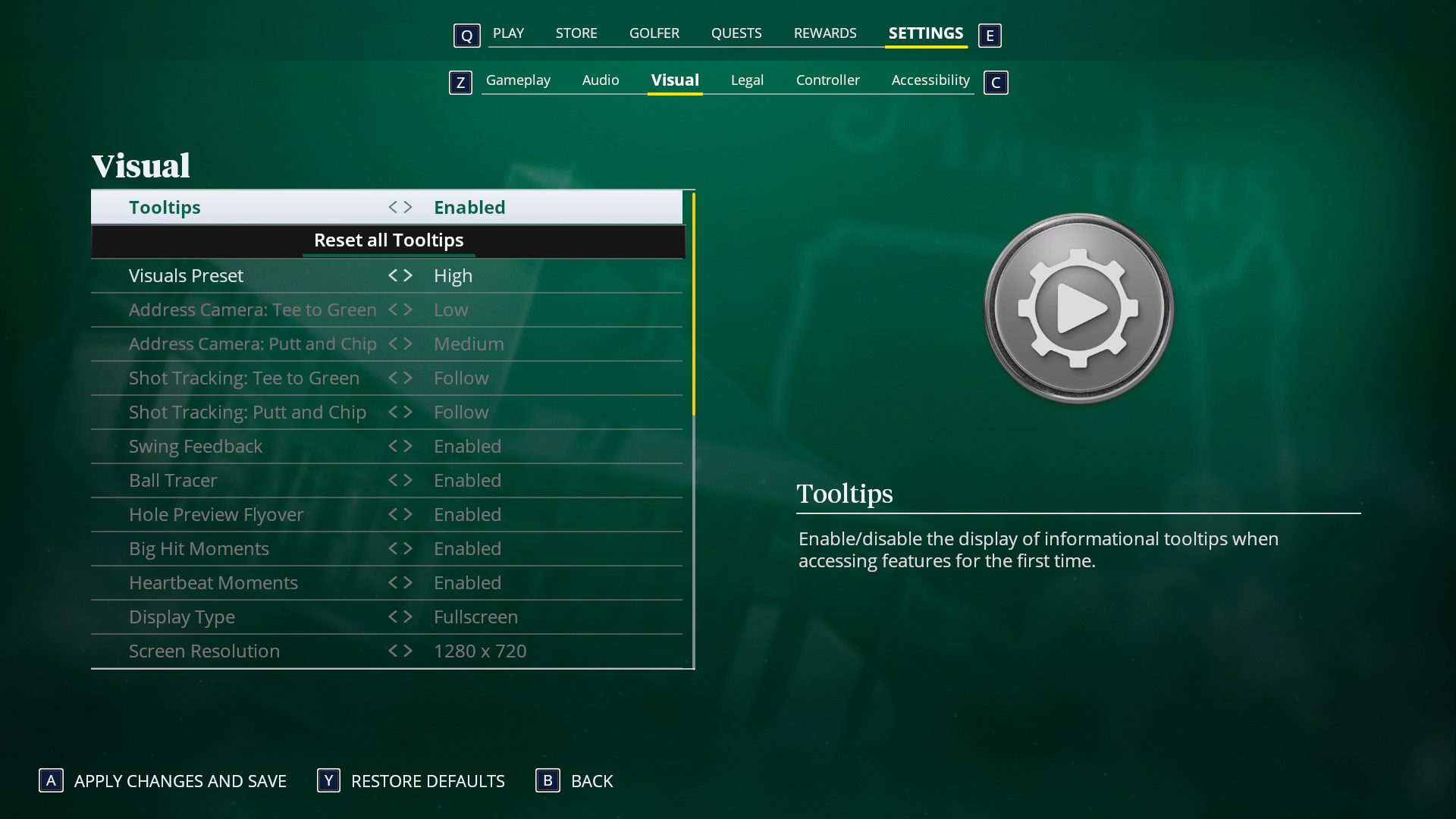The image size is (1456, 819).
Task: Click the Y button icon near Restore Defaults
Action: (328, 781)
